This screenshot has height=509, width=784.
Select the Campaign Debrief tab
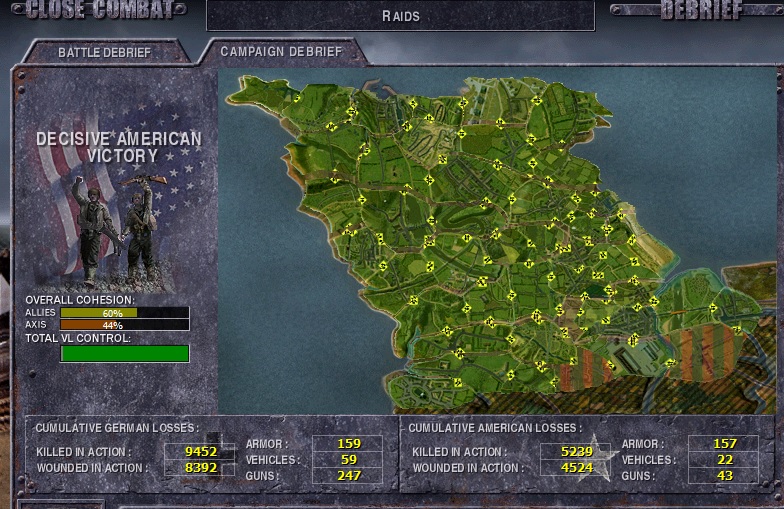[x=280, y=51]
